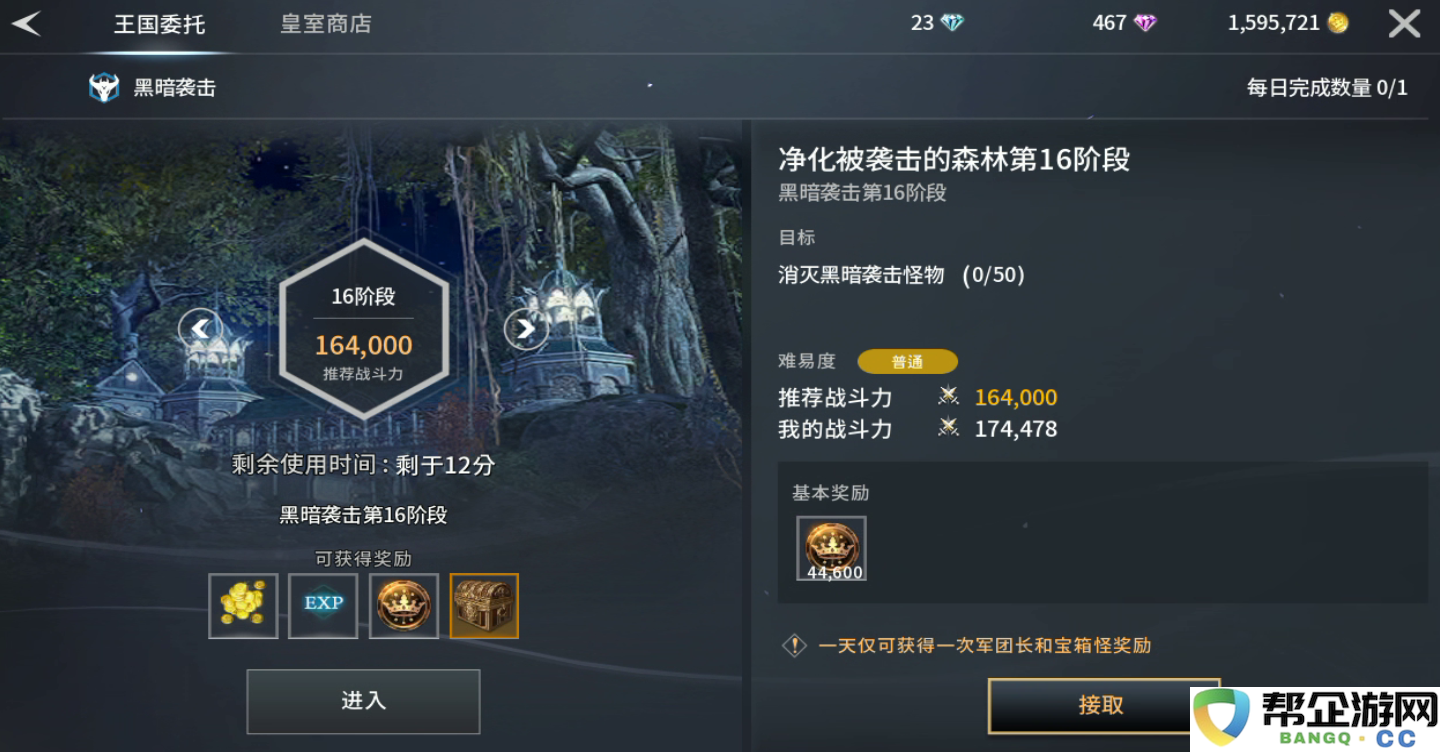This screenshot has width=1440, height=752.
Task: Click the 每日完成数量 0/1 counter
Action: [1327, 86]
